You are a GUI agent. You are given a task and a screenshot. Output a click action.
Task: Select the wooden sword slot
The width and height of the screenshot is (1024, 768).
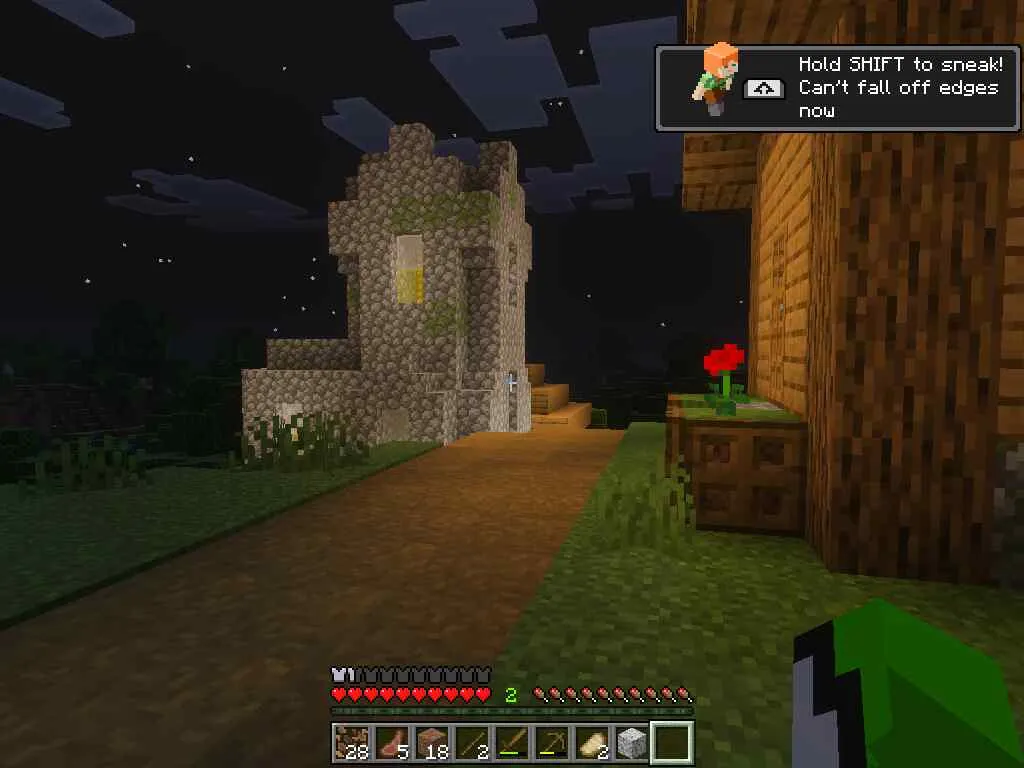(x=511, y=743)
